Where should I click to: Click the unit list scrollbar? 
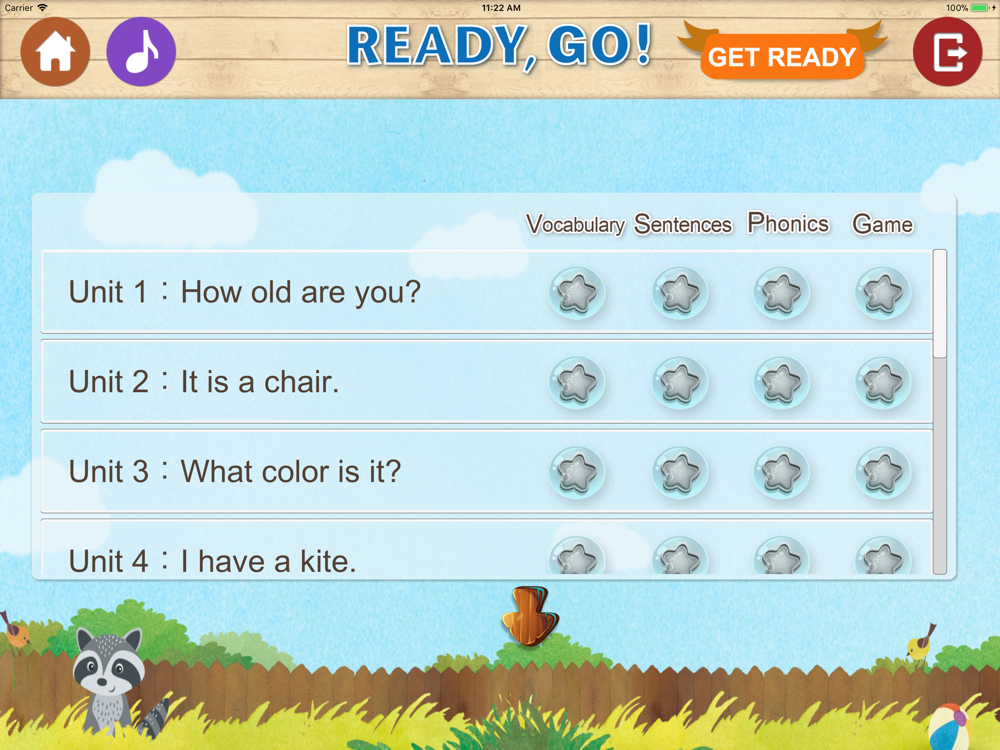click(x=939, y=410)
